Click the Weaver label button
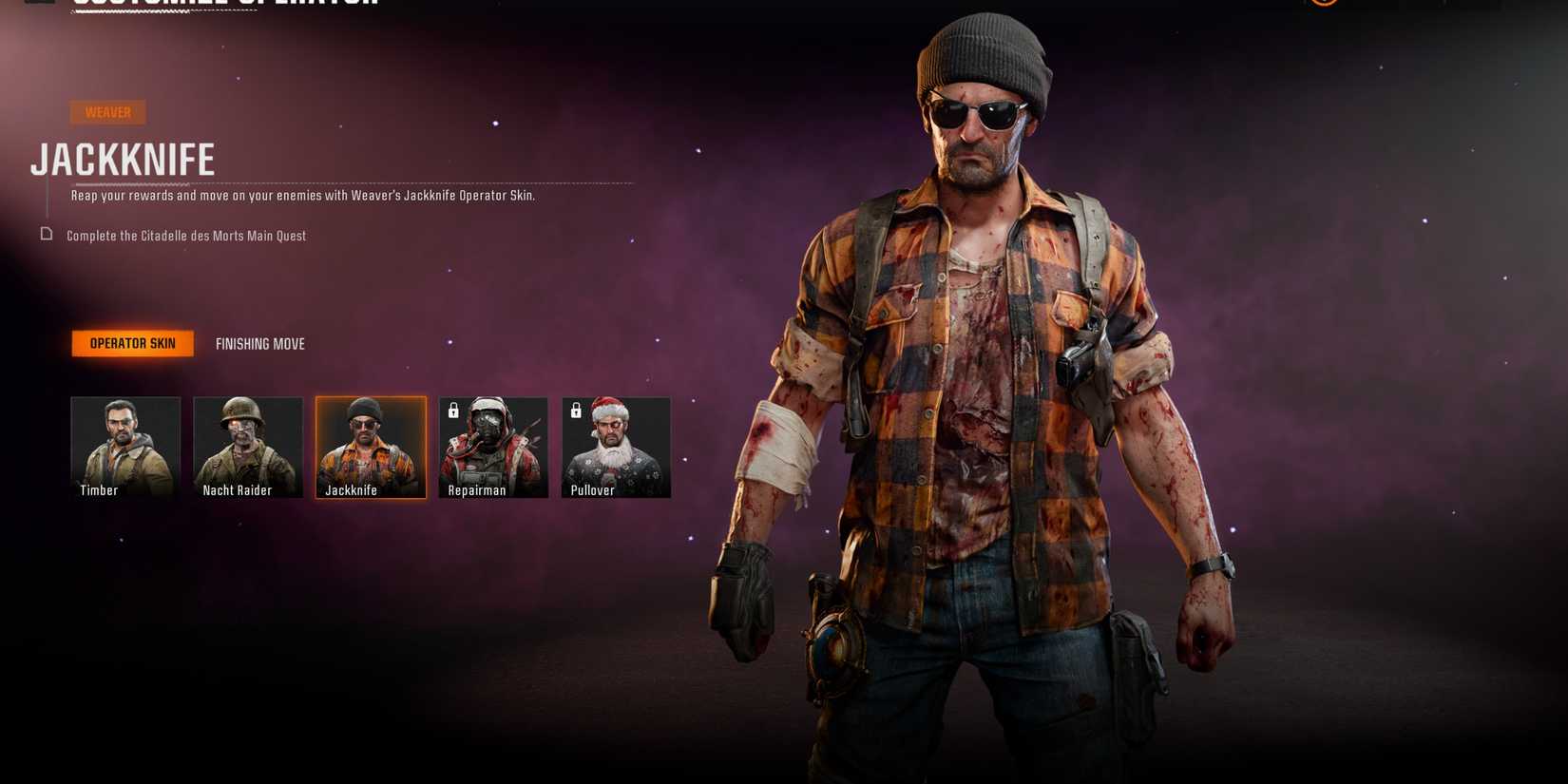Screen dimensions: 1568x784 (107, 112)
